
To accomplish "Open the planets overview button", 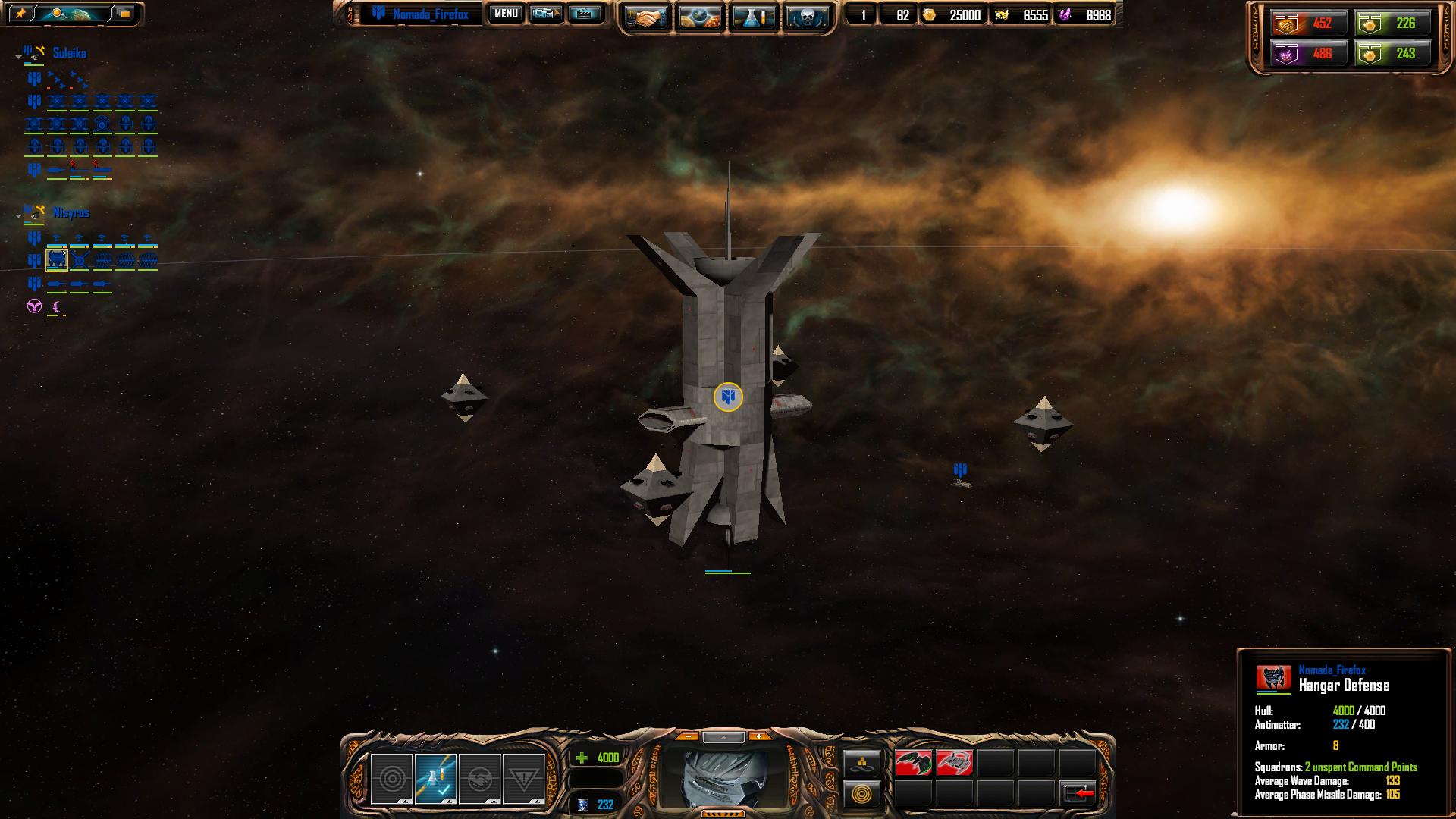I will pos(698,17).
